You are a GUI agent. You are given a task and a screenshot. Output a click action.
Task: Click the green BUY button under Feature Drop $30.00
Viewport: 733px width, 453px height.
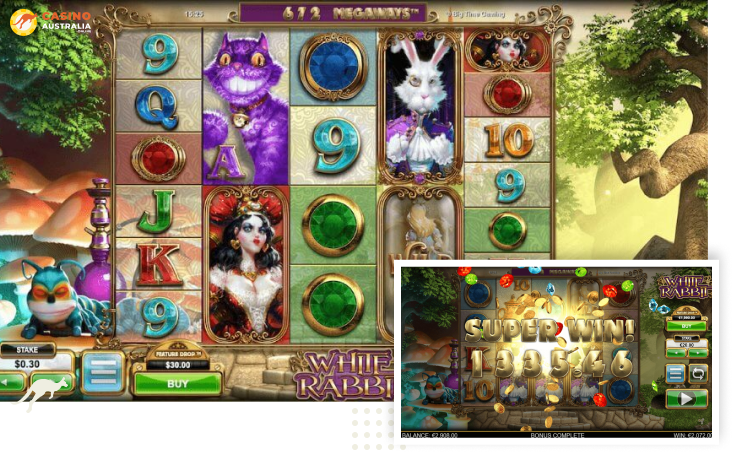pos(176,383)
